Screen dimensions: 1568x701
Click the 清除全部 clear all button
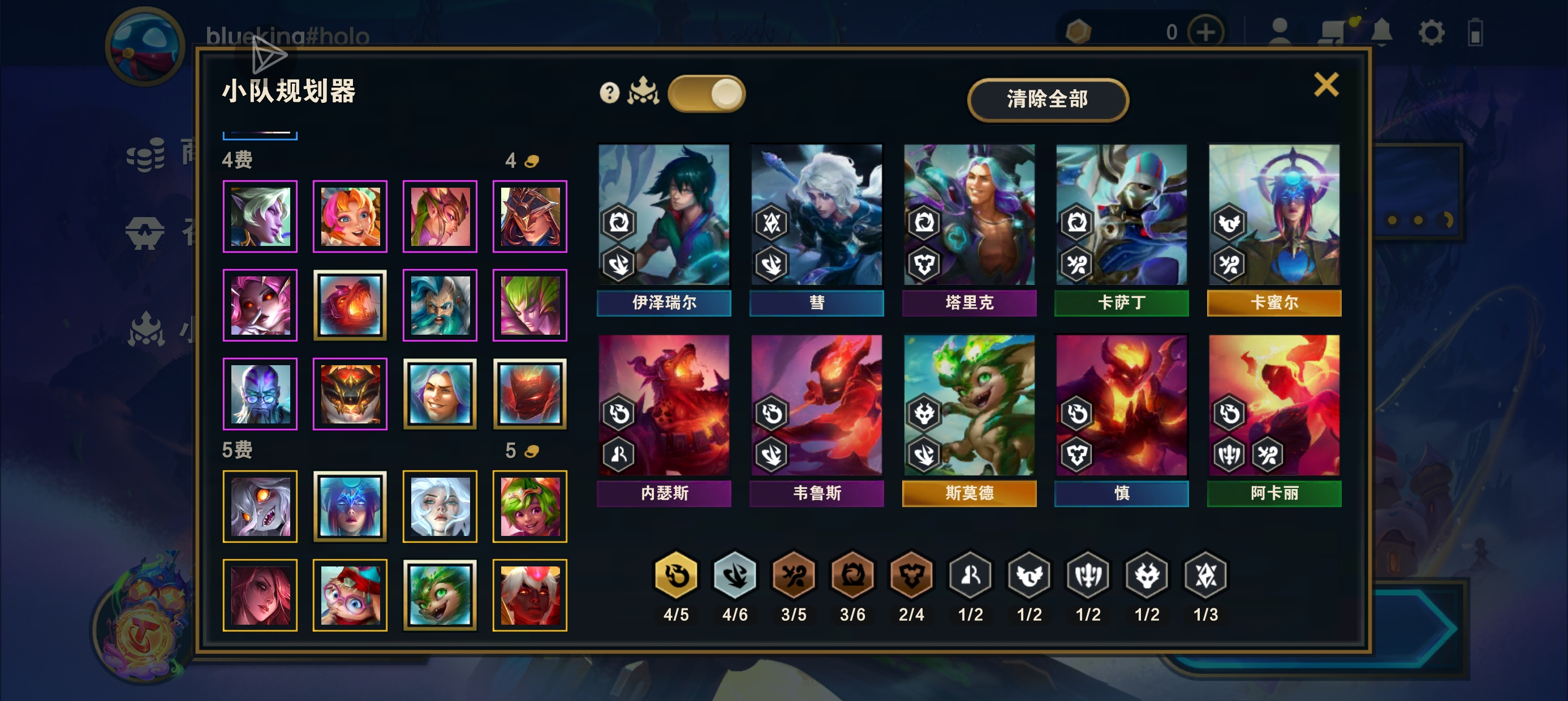tap(1047, 99)
